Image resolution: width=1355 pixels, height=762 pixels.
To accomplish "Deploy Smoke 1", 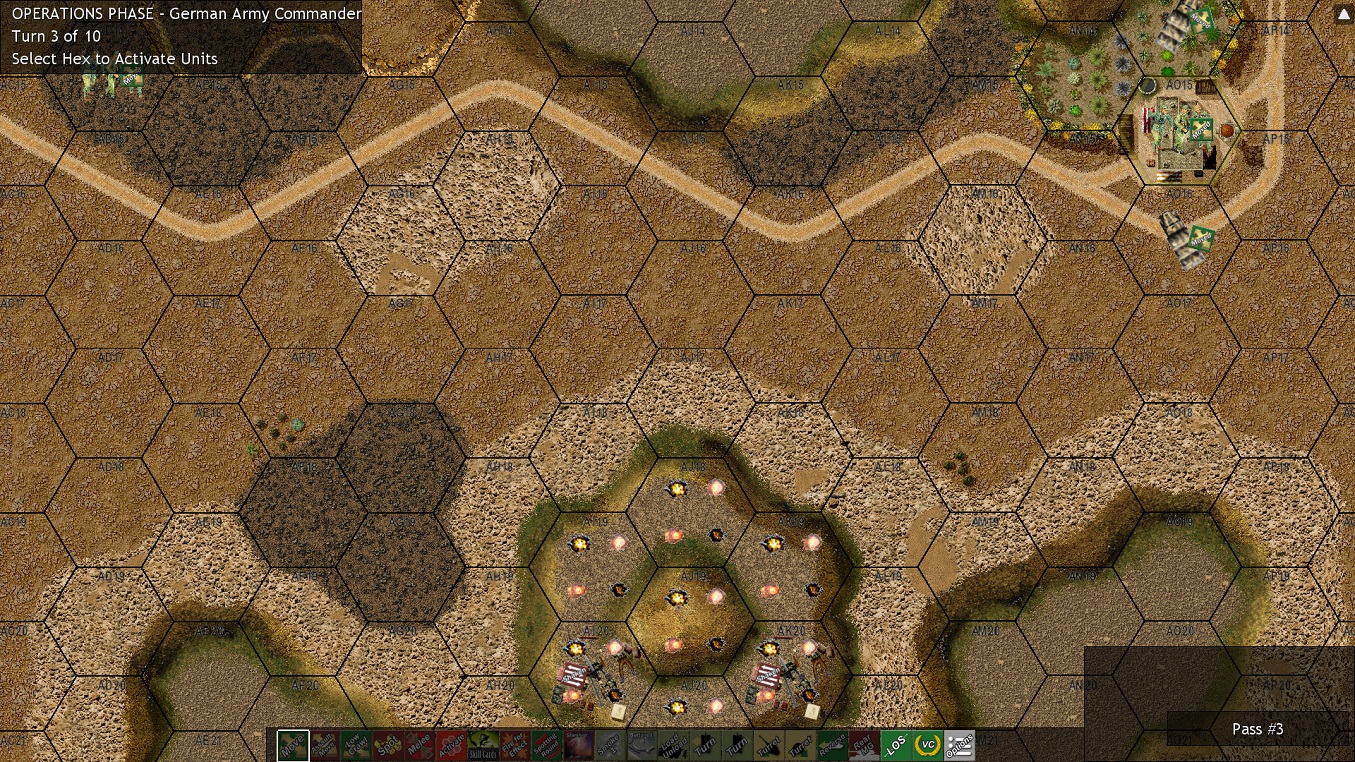I will pos(608,744).
